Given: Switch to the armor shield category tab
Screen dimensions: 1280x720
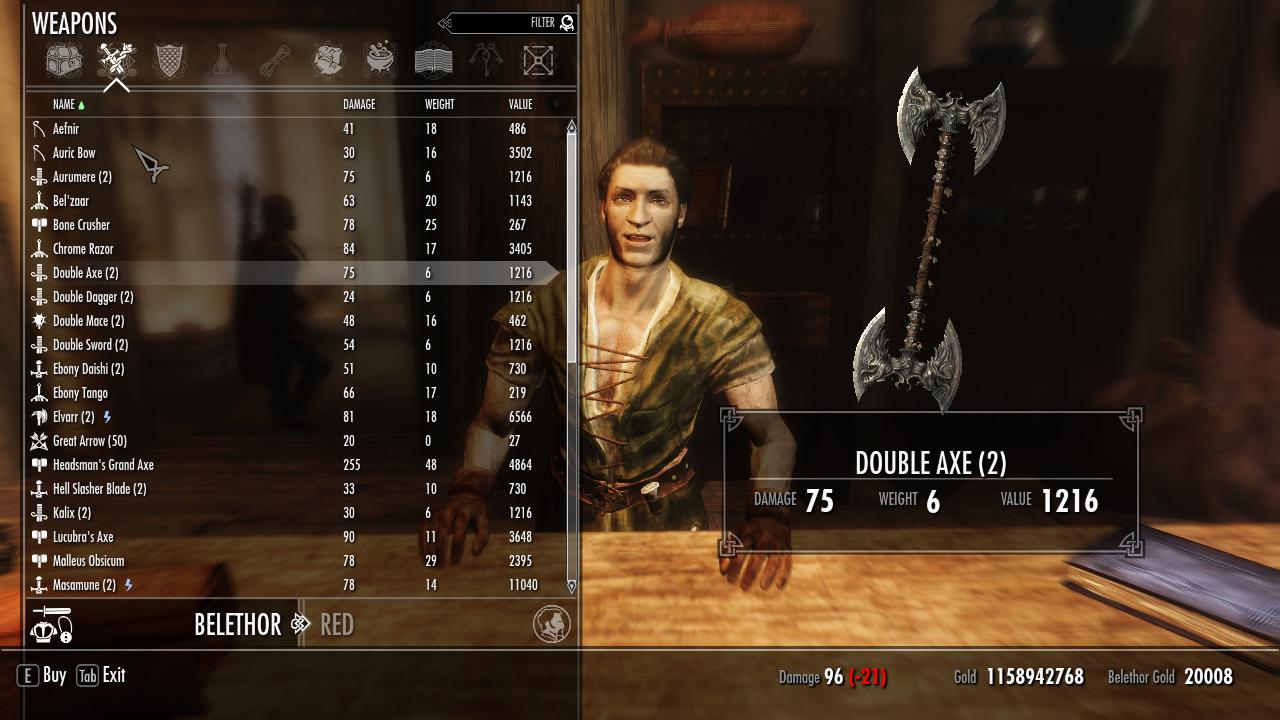Looking at the screenshot, I should click(x=169, y=61).
